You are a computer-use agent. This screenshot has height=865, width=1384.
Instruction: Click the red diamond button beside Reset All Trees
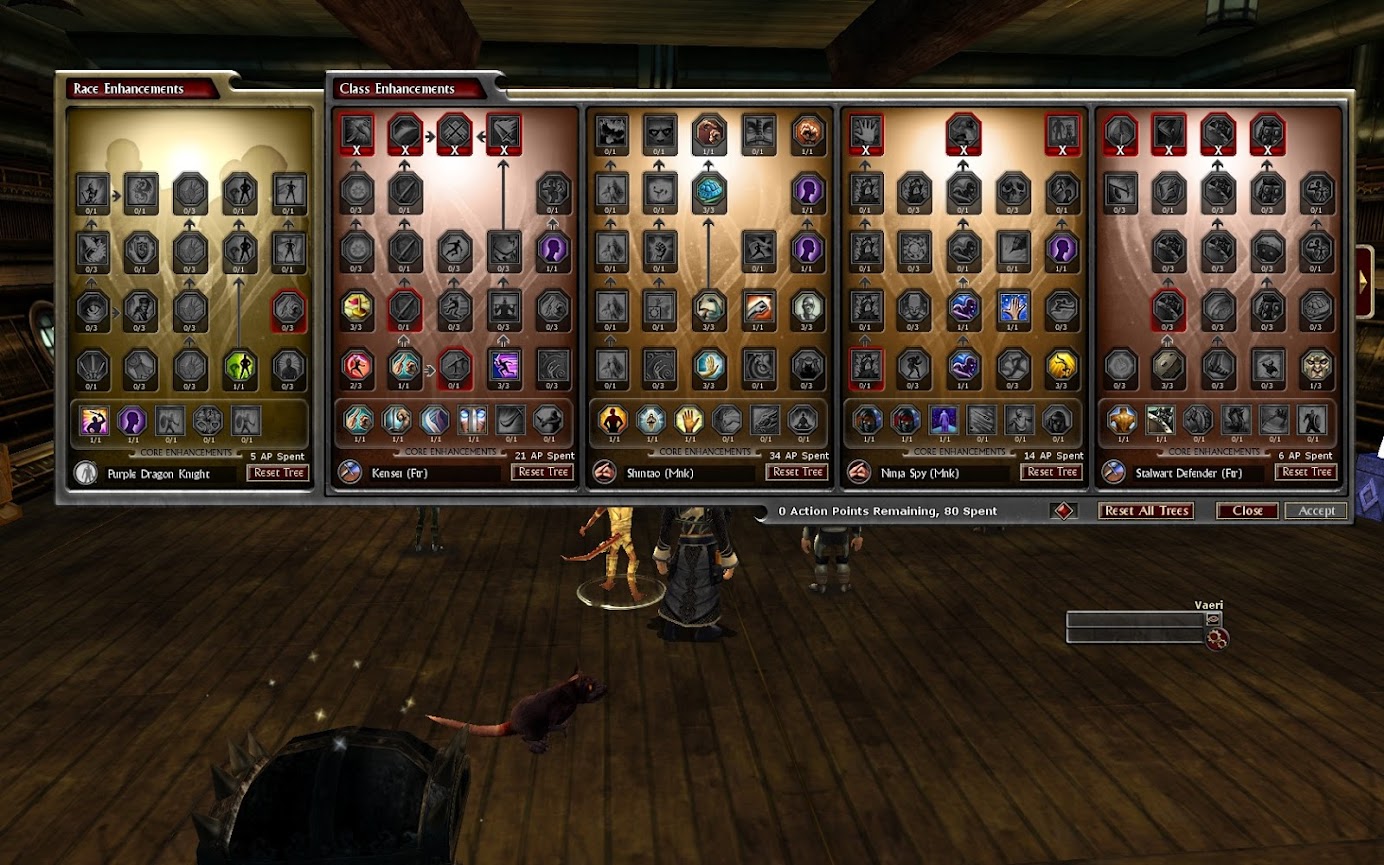point(1062,511)
